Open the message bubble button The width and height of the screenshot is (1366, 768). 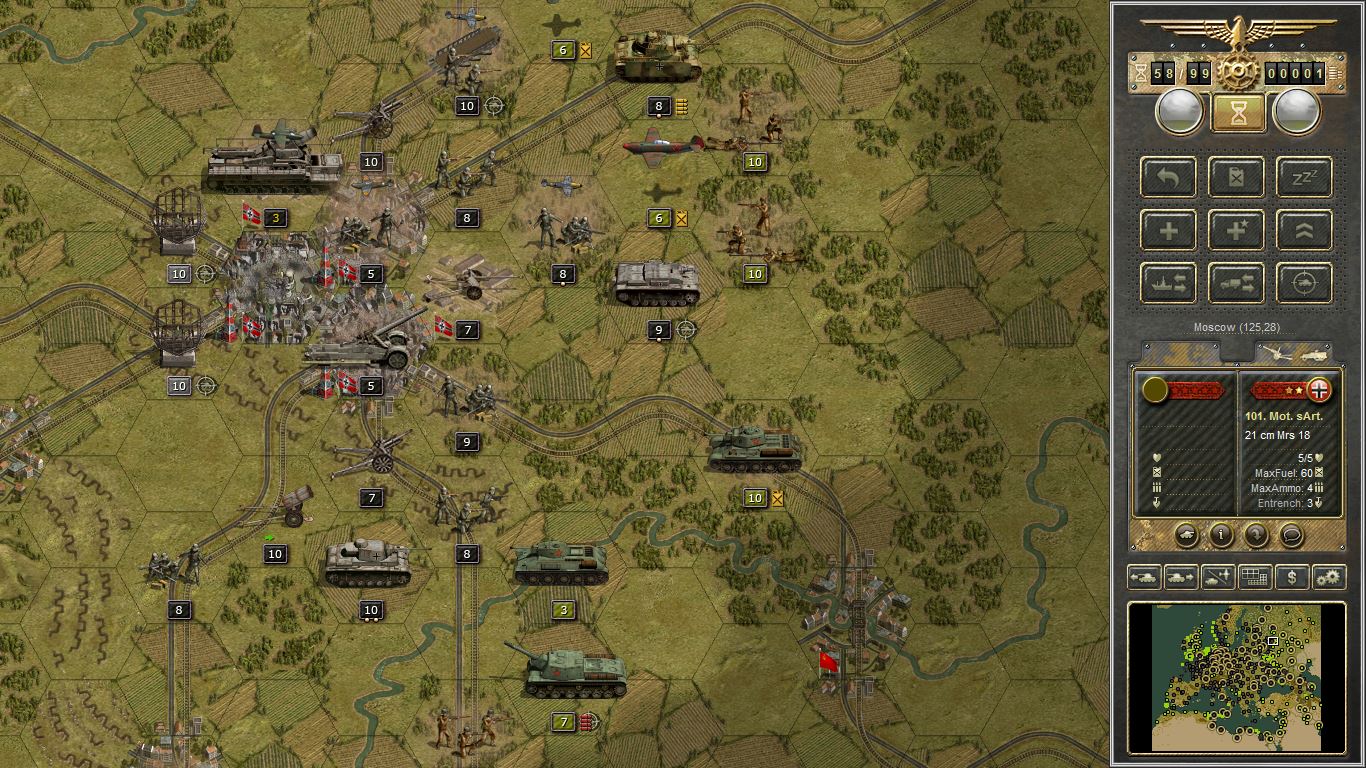(1291, 537)
